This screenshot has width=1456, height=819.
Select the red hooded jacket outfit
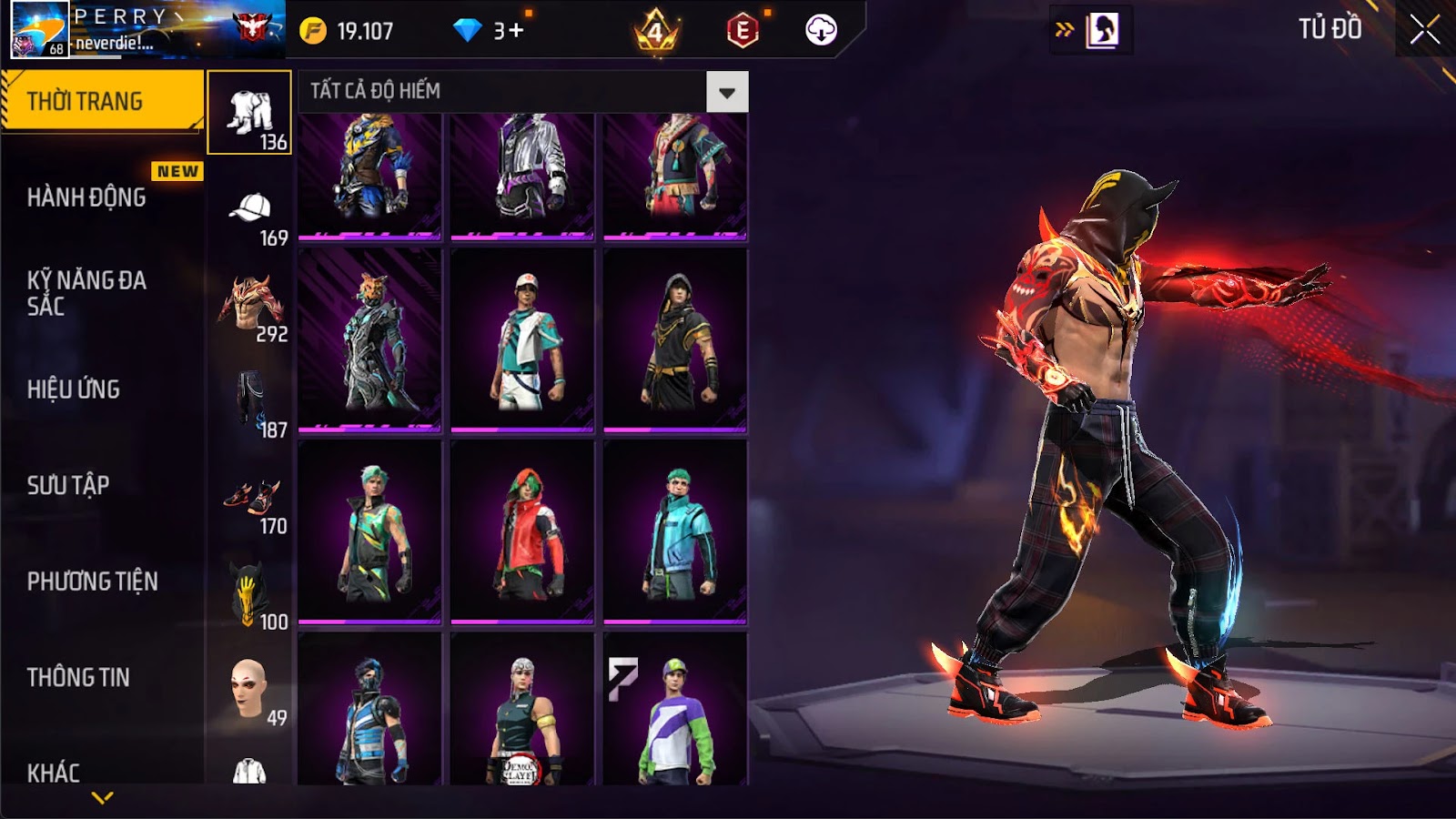[522, 533]
